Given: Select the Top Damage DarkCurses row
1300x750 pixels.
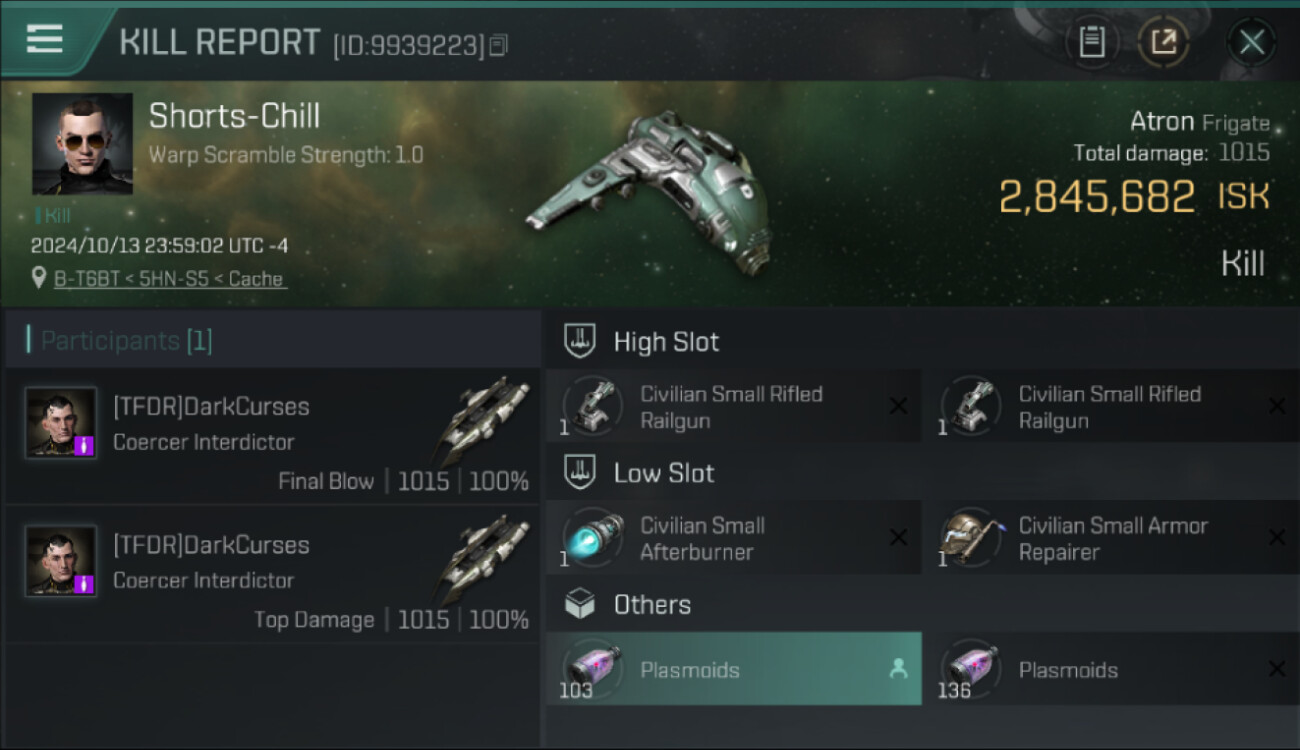Looking at the screenshot, I should coord(273,574).
